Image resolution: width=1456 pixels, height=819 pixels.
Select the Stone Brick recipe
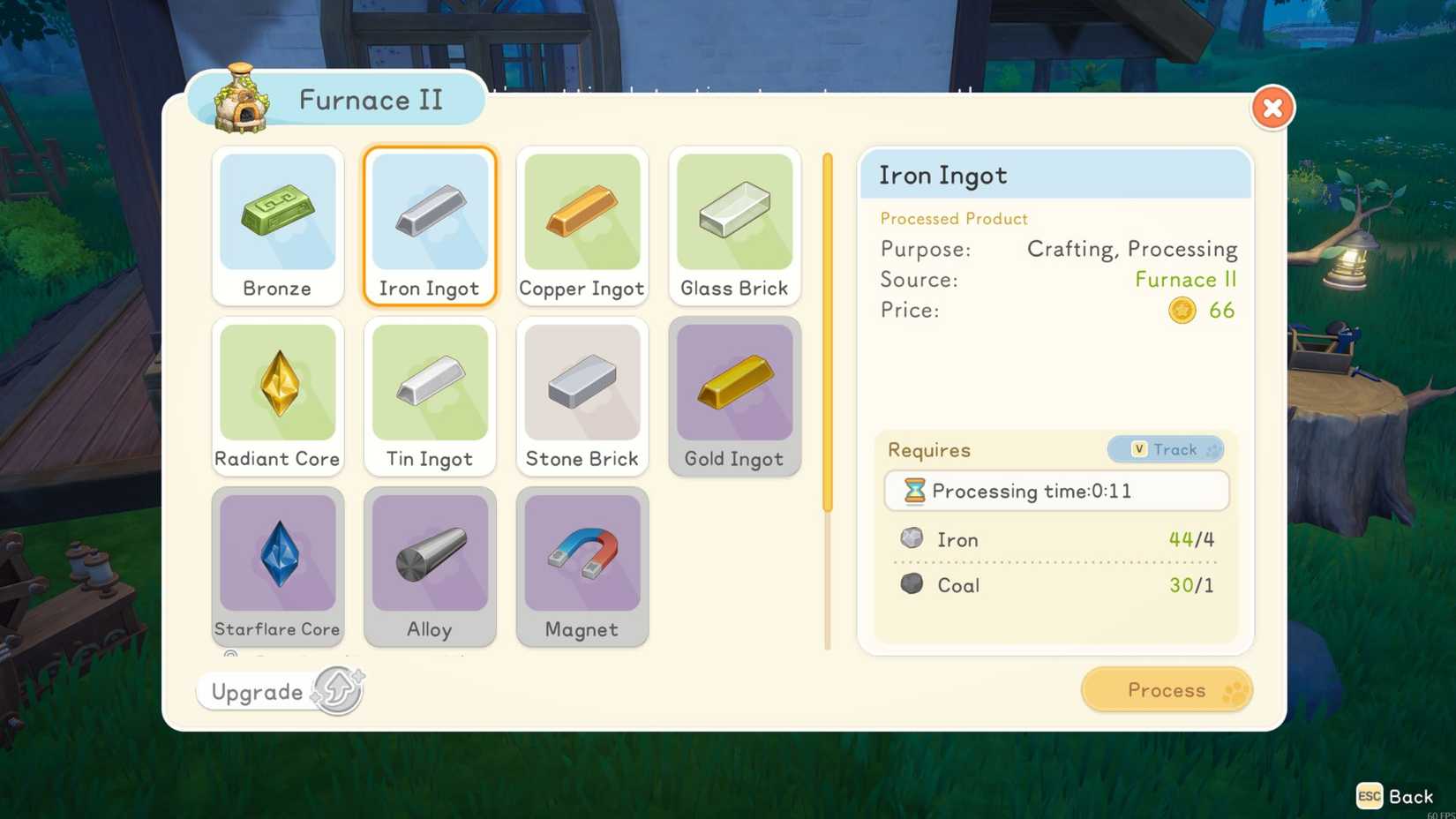click(x=582, y=395)
